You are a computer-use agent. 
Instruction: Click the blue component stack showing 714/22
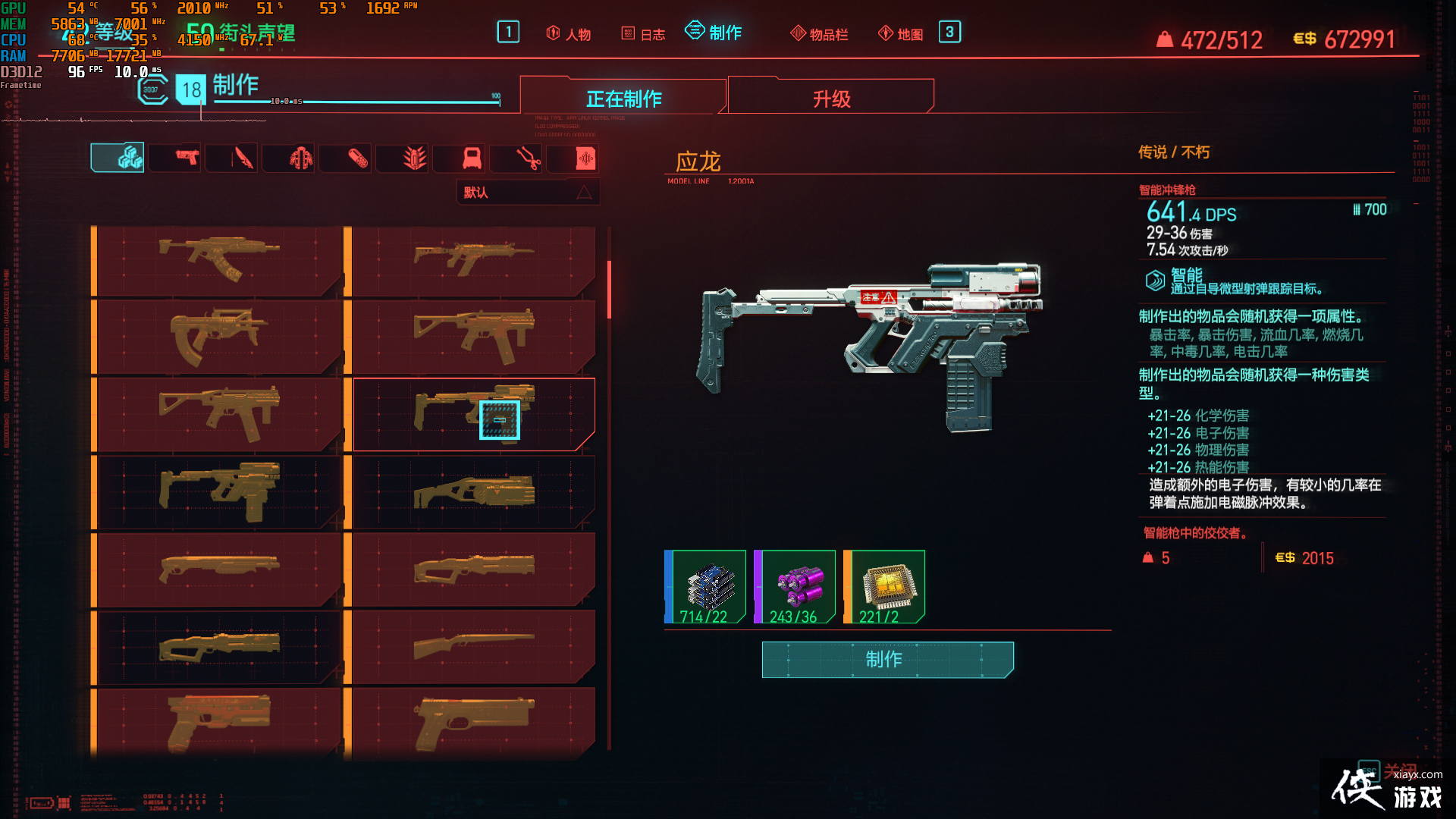pos(707,588)
